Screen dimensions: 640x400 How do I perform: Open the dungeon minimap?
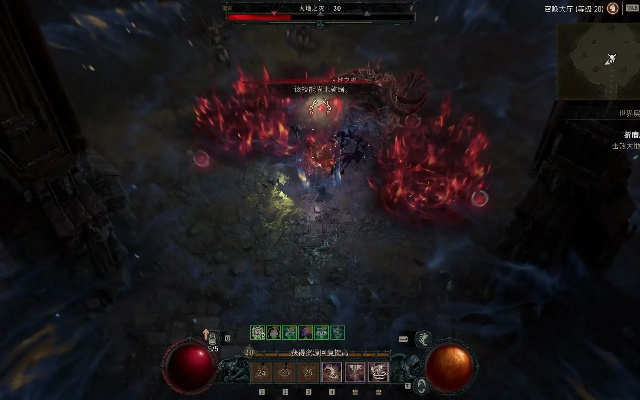tap(598, 58)
